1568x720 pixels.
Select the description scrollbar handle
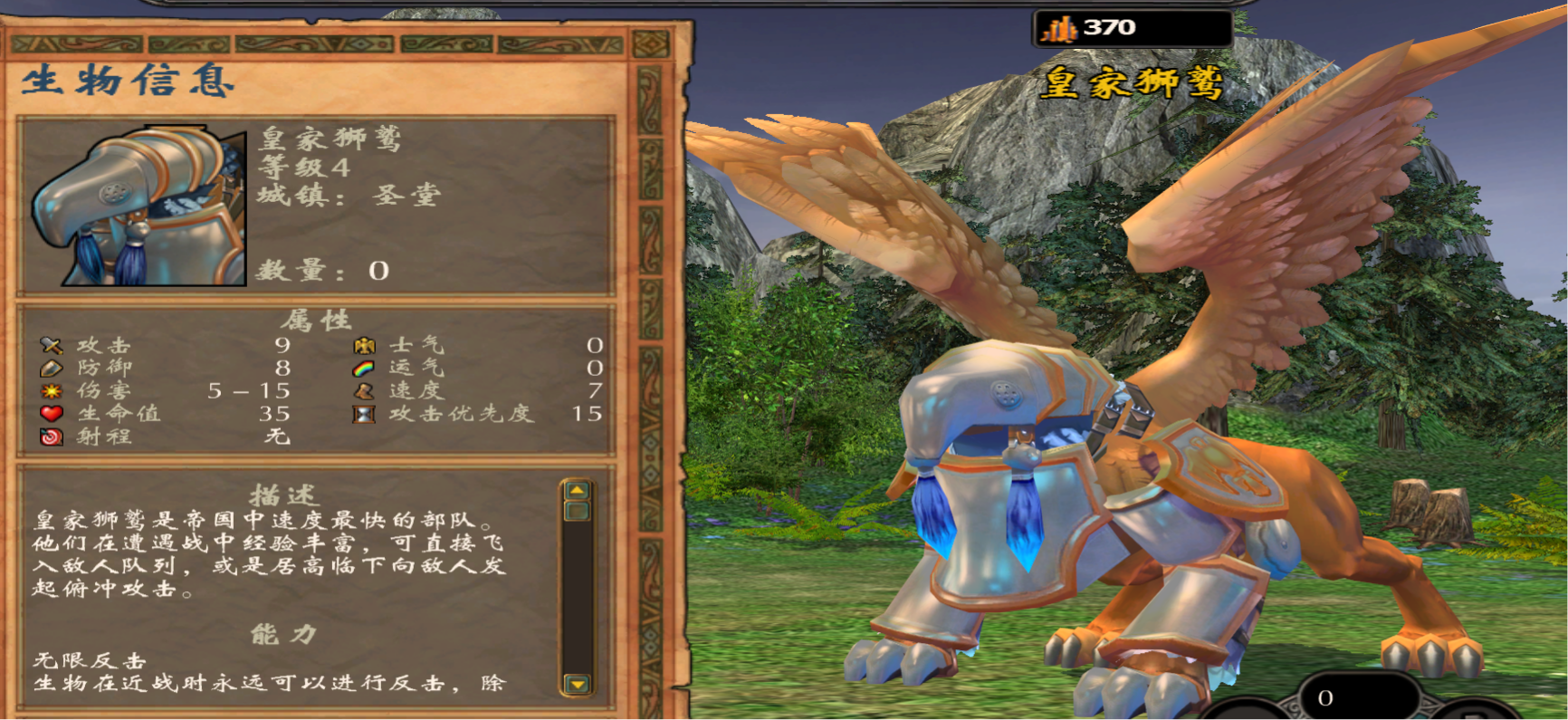click(x=577, y=512)
